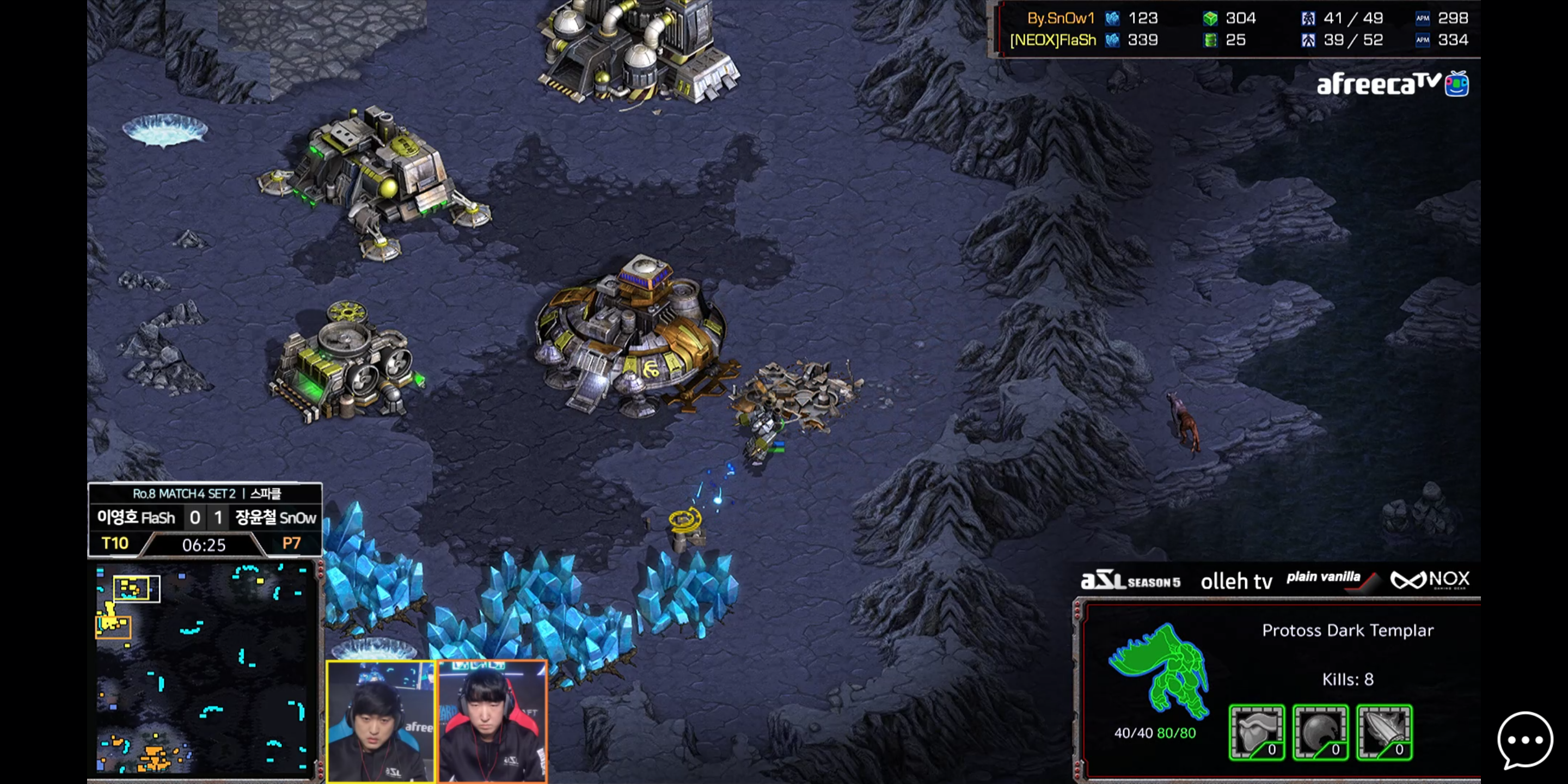1568x784 pixels.
Task: Select the webcam of player in blue chair
Action: coord(382,721)
